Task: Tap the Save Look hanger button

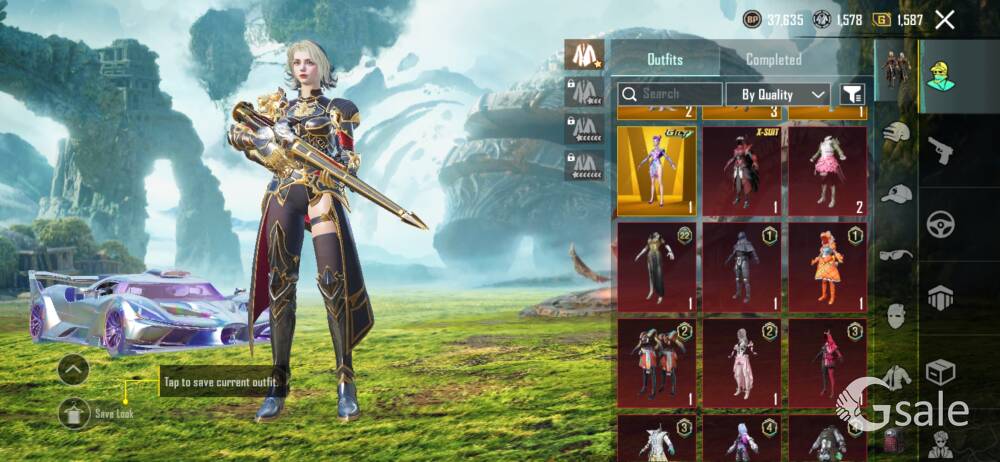Action: (74, 412)
